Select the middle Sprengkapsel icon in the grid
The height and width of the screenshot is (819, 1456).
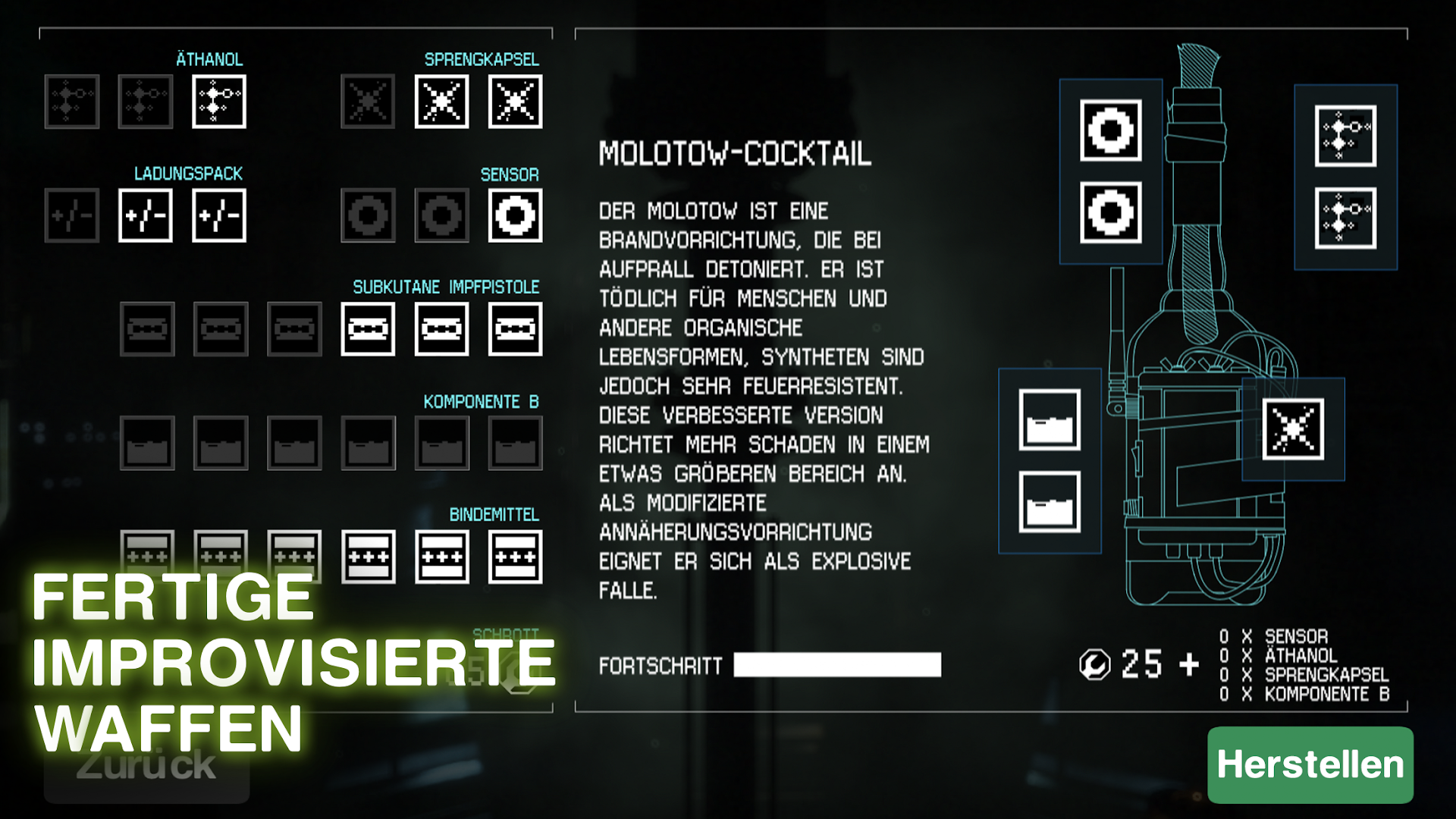(x=442, y=103)
